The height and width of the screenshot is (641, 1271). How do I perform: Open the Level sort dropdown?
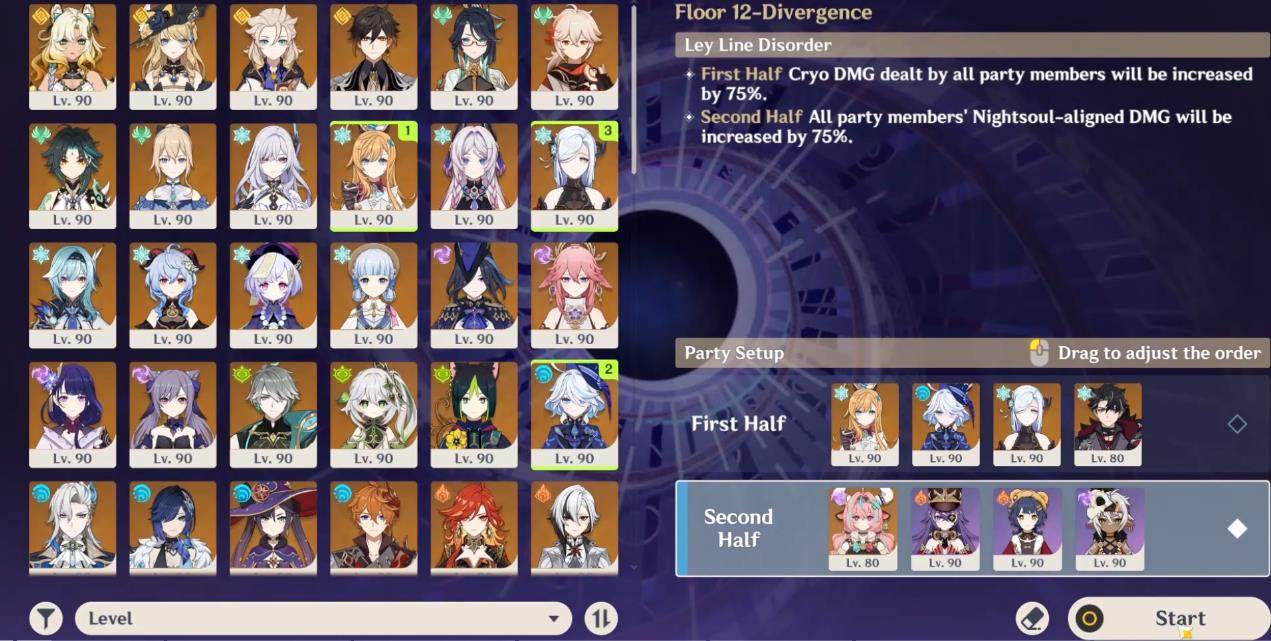click(323, 618)
